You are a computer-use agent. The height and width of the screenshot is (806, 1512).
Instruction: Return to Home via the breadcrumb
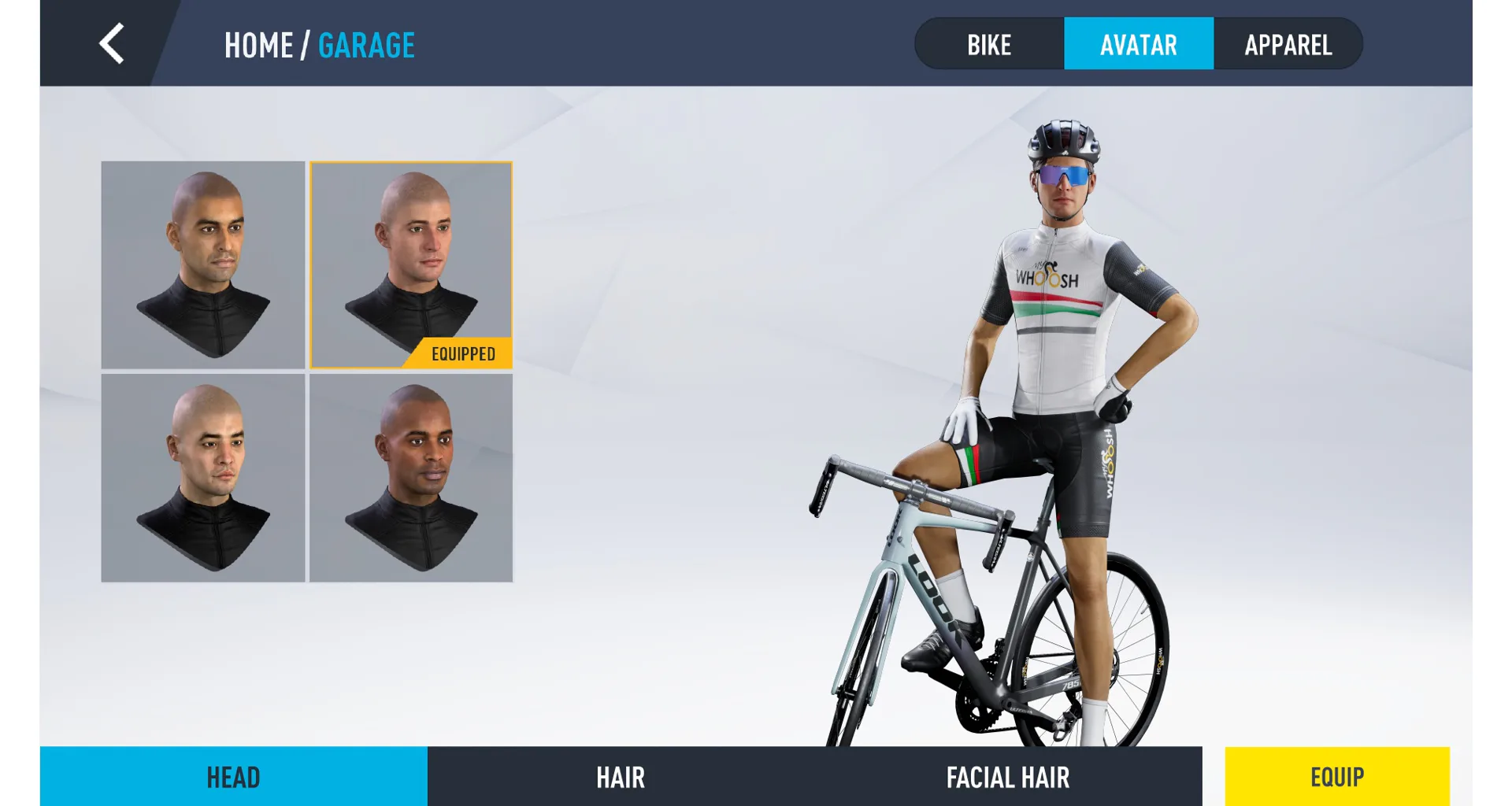click(258, 46)
